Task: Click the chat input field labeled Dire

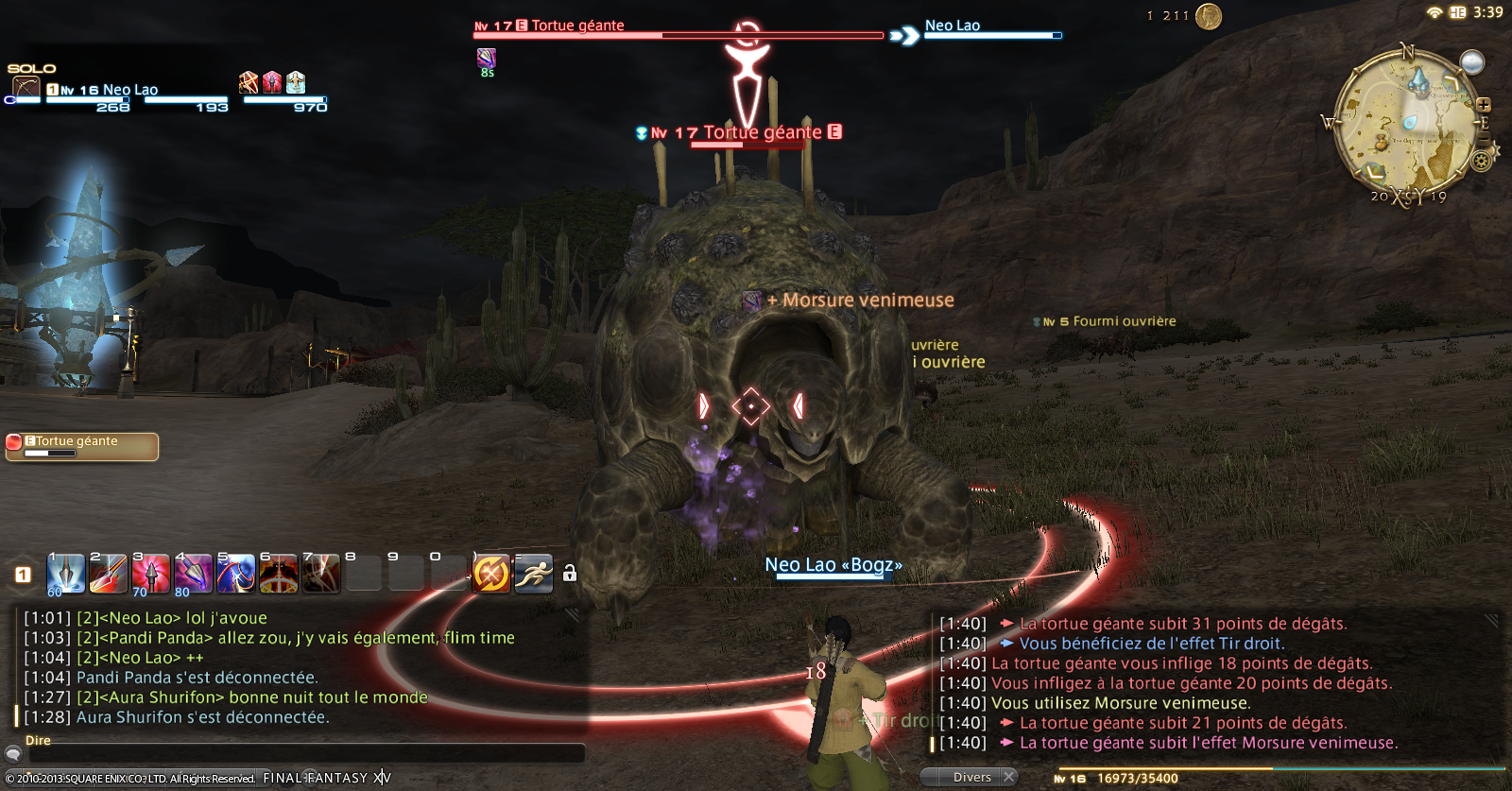Action: click(302, 754)
